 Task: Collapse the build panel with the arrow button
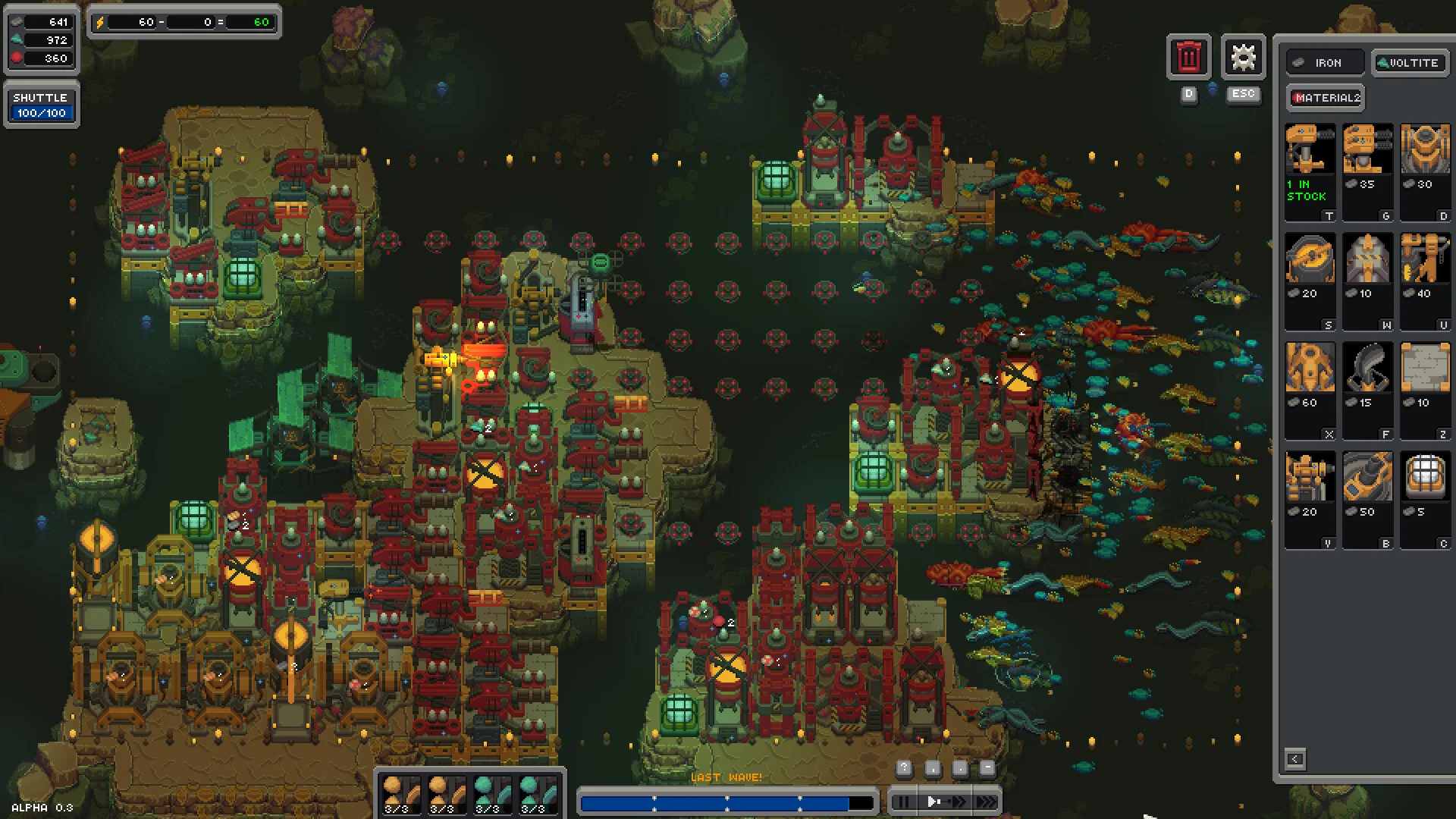[x=1295, y=759]
